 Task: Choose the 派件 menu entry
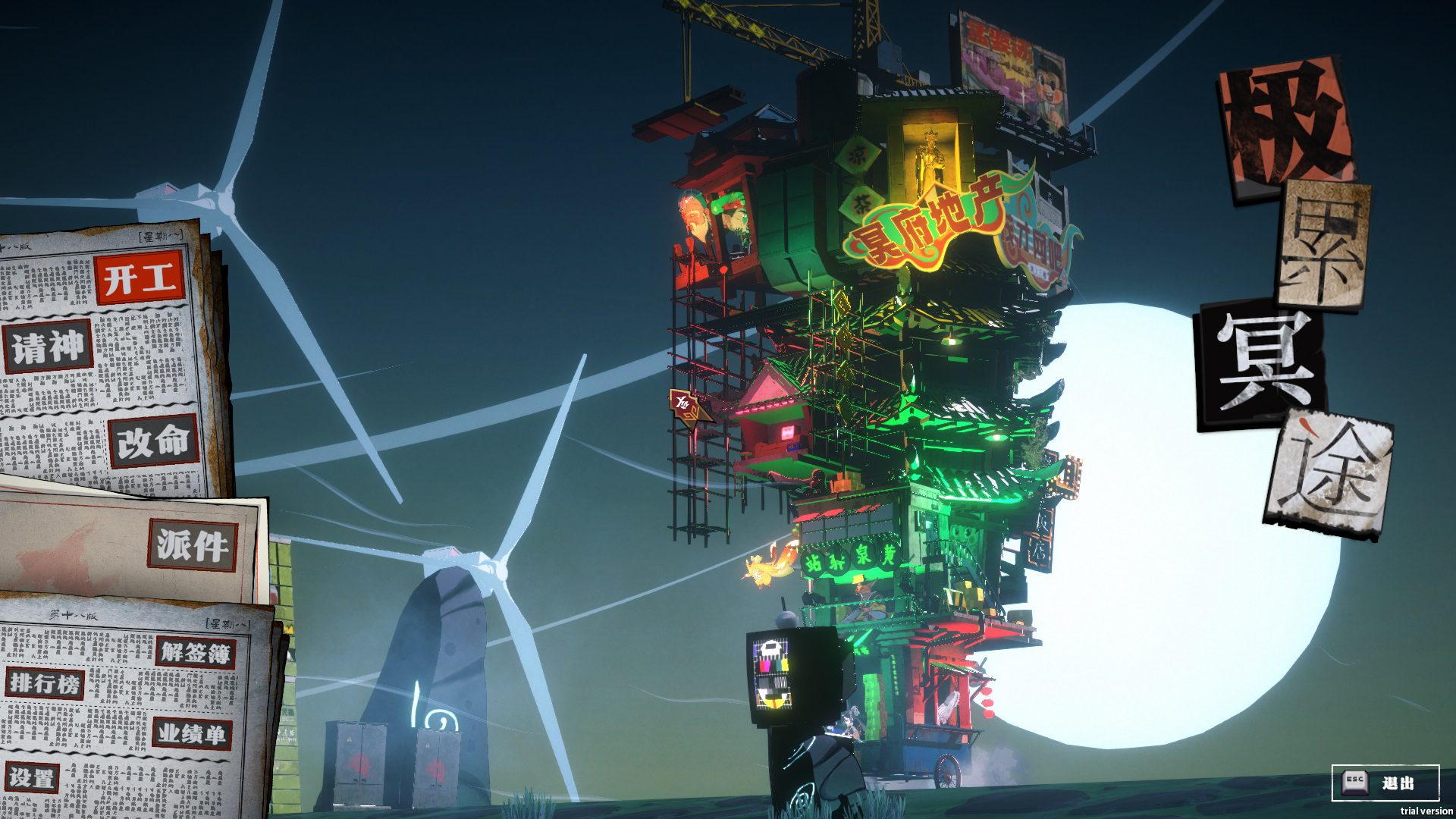click(x=192, y=544)
